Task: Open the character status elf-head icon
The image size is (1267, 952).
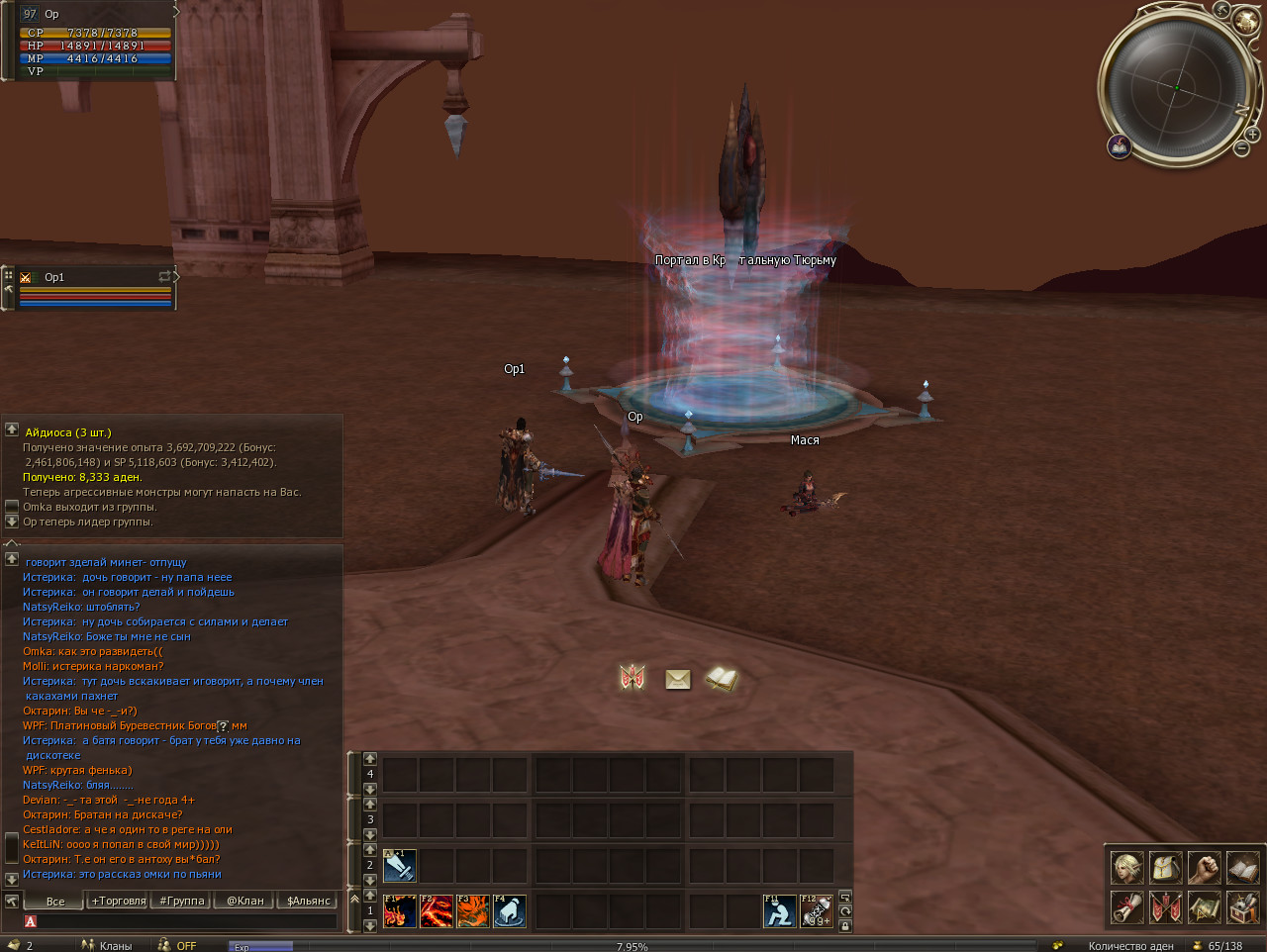Action: 1126,868
